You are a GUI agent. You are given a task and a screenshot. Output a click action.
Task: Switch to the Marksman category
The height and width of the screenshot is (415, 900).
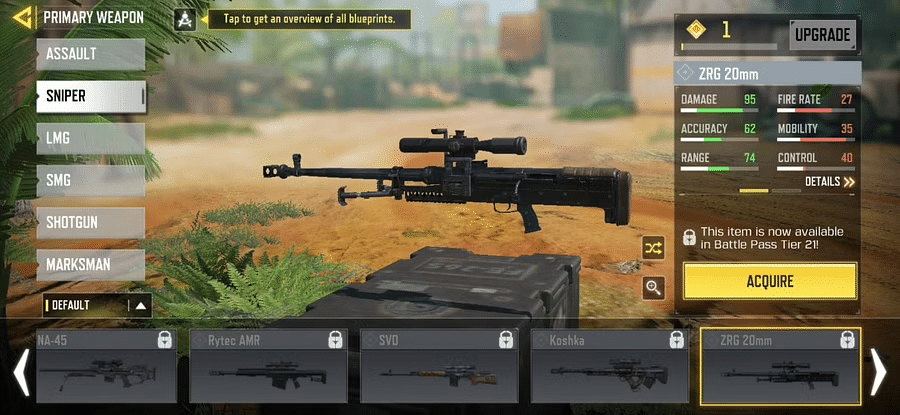pos(90,264)
